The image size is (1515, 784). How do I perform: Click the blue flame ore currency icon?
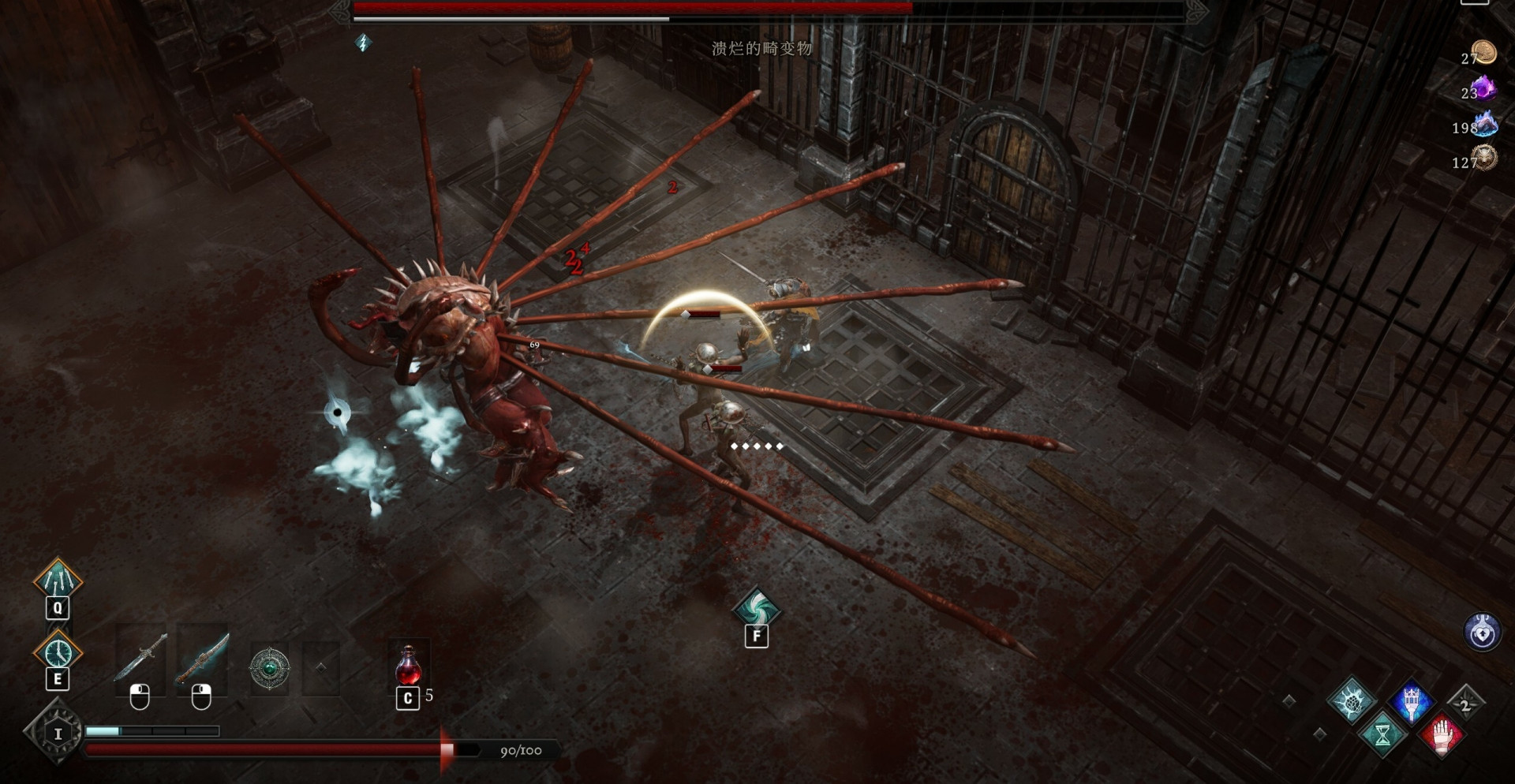click(1484, 124)
